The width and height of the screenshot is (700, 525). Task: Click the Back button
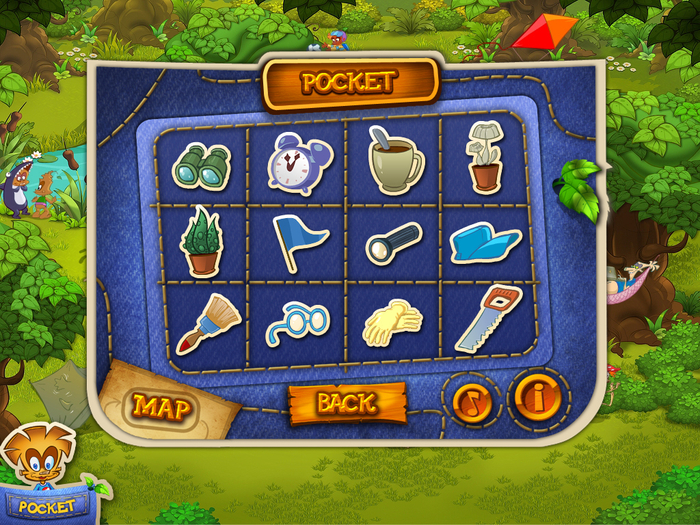click(347, 403)
